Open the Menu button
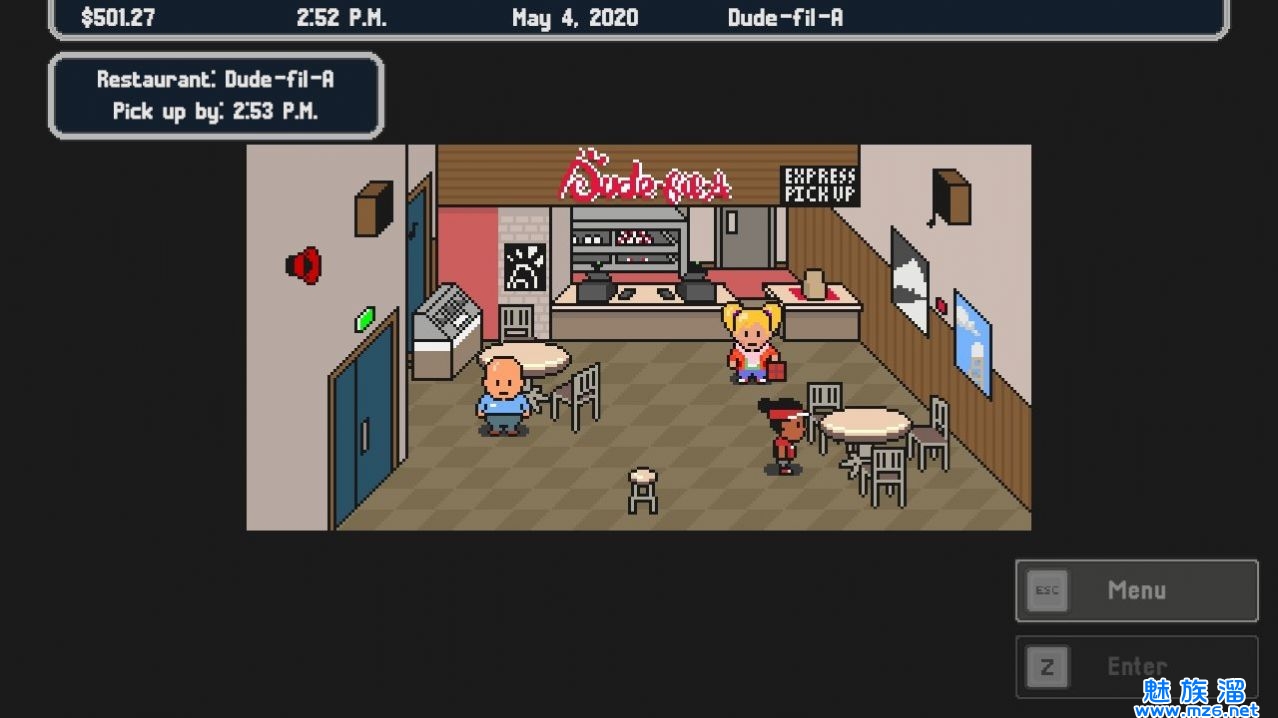 click(x=1136, y=590)
